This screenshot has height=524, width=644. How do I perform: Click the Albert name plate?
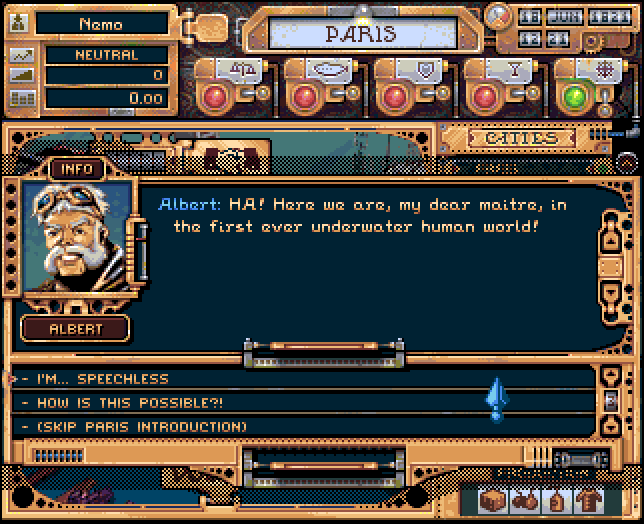(76, 328)
